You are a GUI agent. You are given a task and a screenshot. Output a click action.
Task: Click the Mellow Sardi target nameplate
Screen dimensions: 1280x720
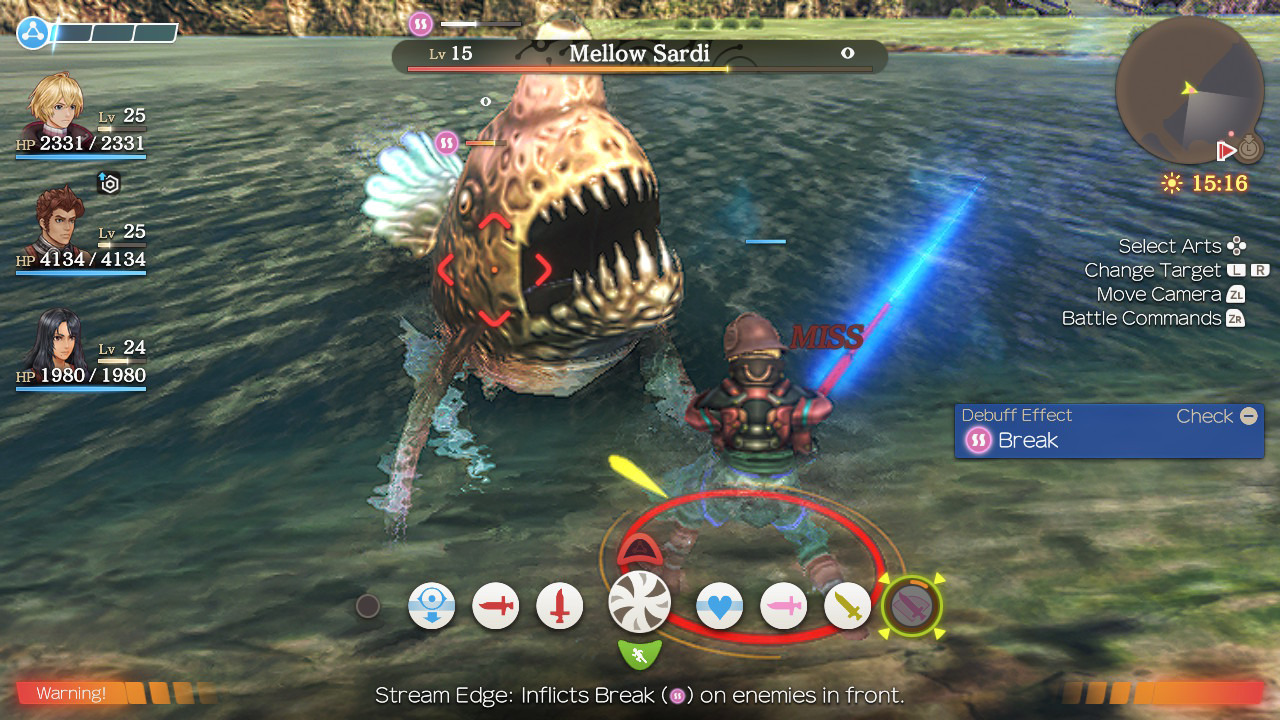tap(639, 54)
